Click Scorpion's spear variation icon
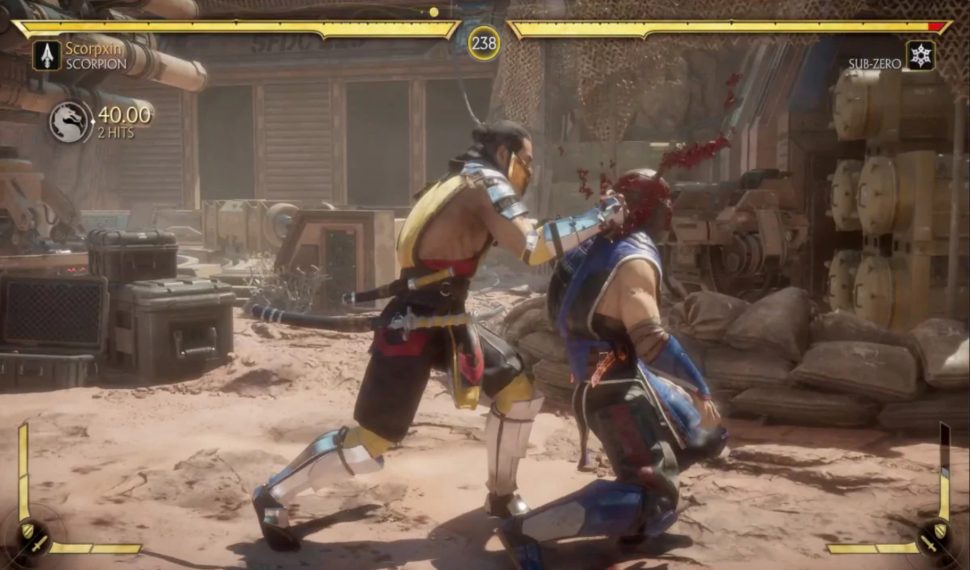This screenshot has height=570, width=970. point(46,55)
